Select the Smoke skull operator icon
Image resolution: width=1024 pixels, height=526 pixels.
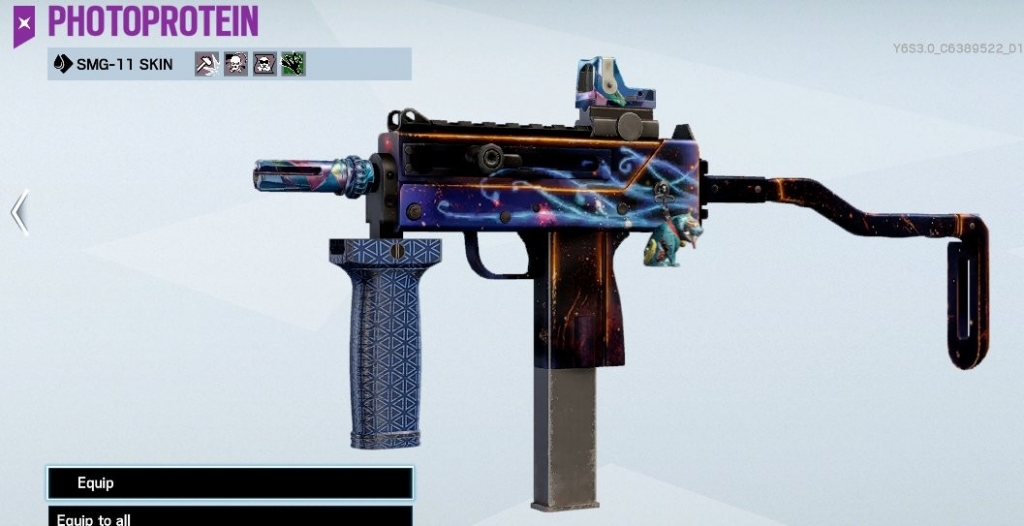(x=236, y=65)
